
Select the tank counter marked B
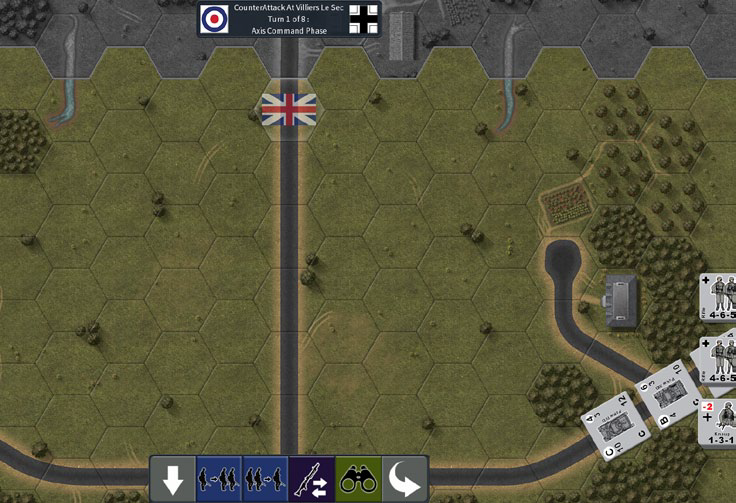668,394
